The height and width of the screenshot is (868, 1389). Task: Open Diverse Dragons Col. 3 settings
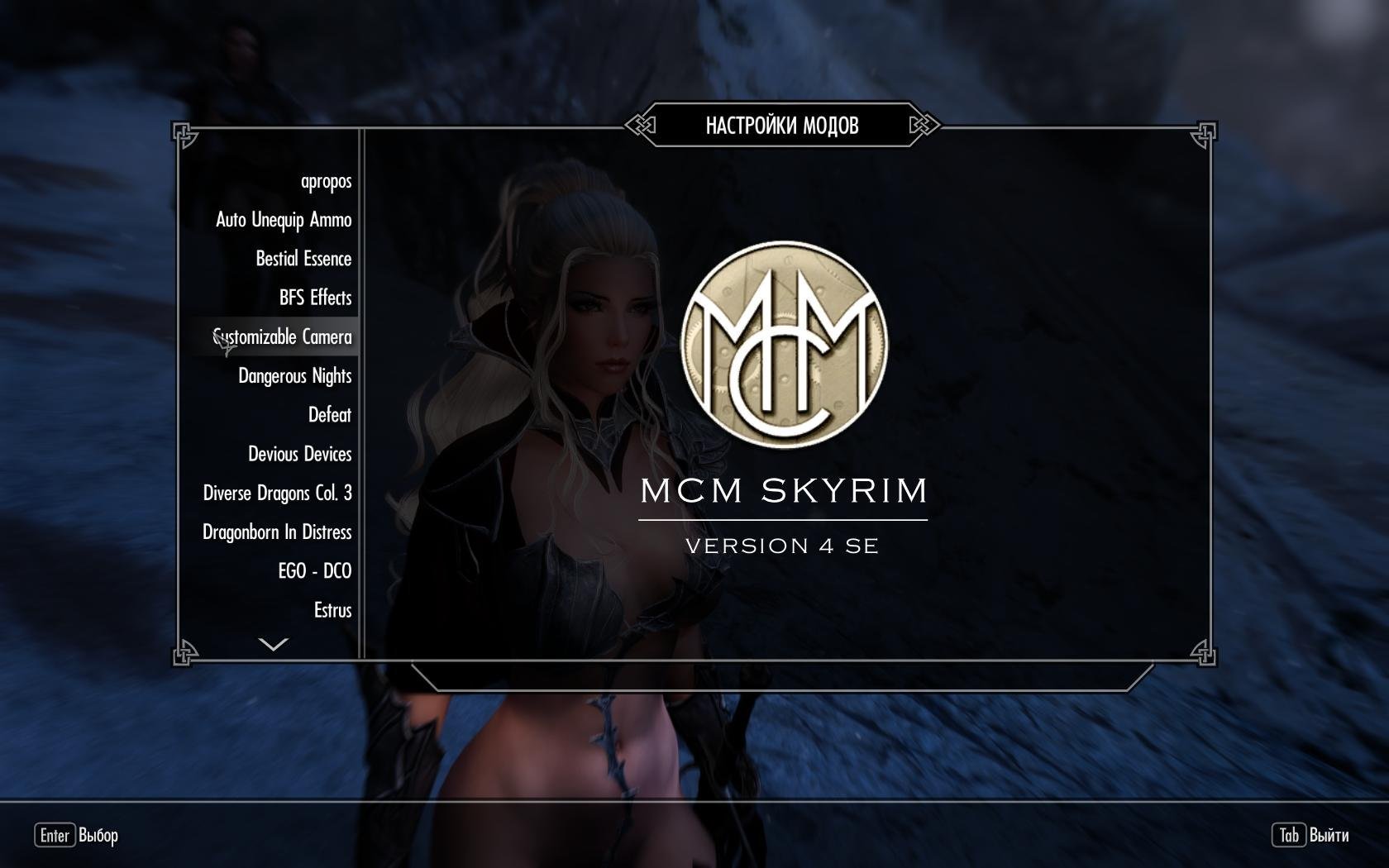(x=277, y=494)
